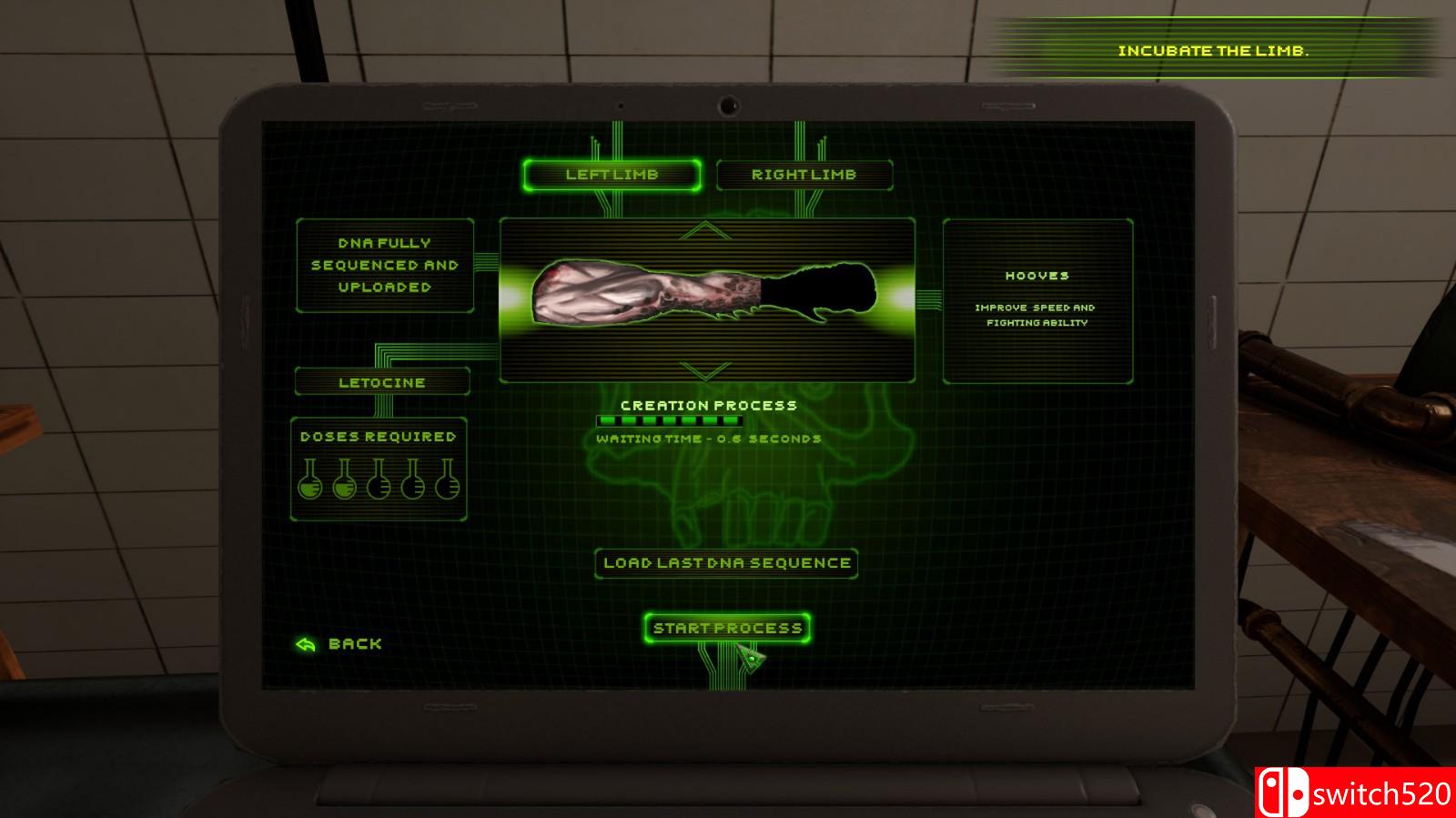Switch to the Right Limb tab
This screenshot has height=818, width=1456.
[804, 174]
